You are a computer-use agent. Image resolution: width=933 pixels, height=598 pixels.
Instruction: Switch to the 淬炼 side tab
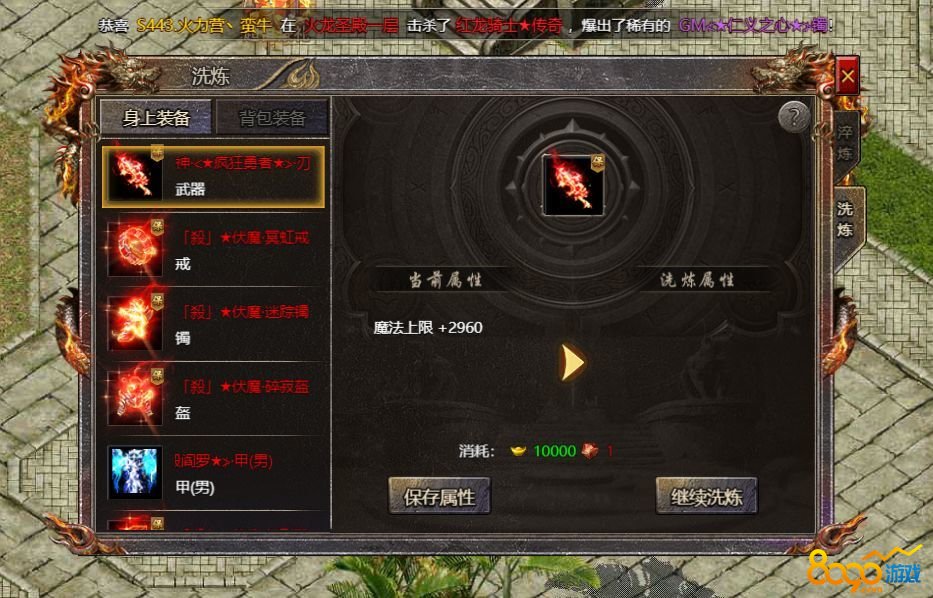tap(845, 143)
